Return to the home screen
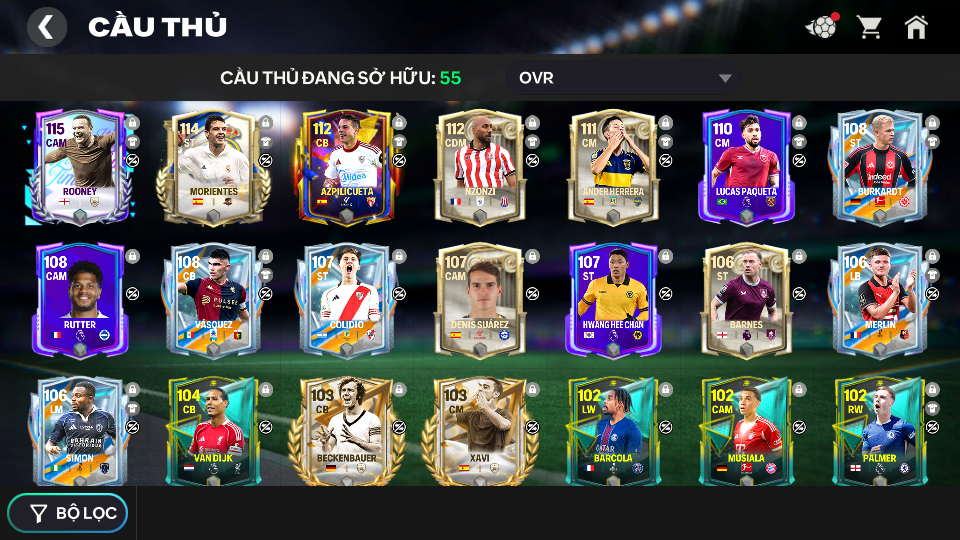Screen dimensions: 960x540 click(916, 27)
